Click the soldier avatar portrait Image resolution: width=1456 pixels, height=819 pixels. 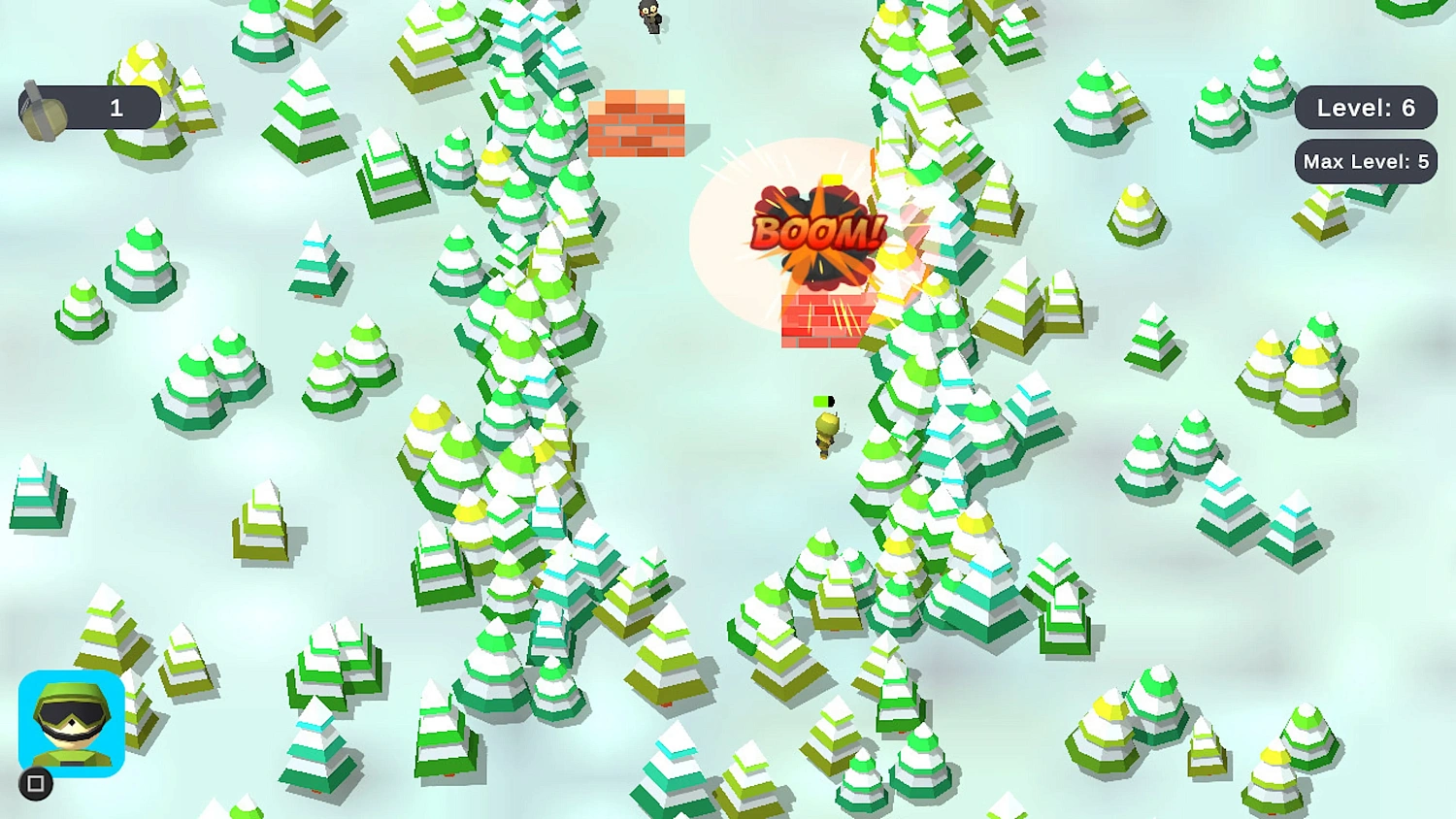click(73, 725)
